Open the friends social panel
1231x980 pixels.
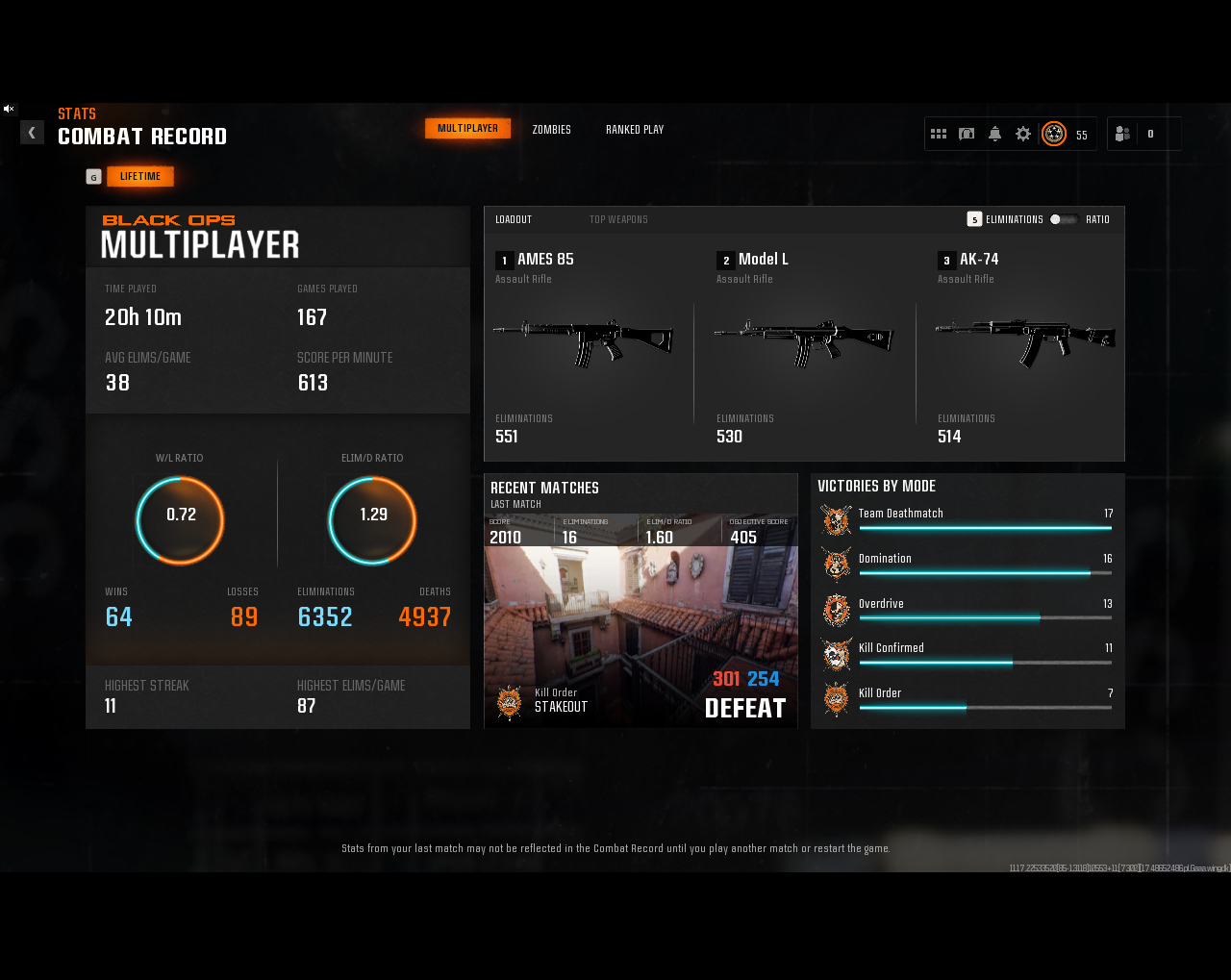point(1122,135)
